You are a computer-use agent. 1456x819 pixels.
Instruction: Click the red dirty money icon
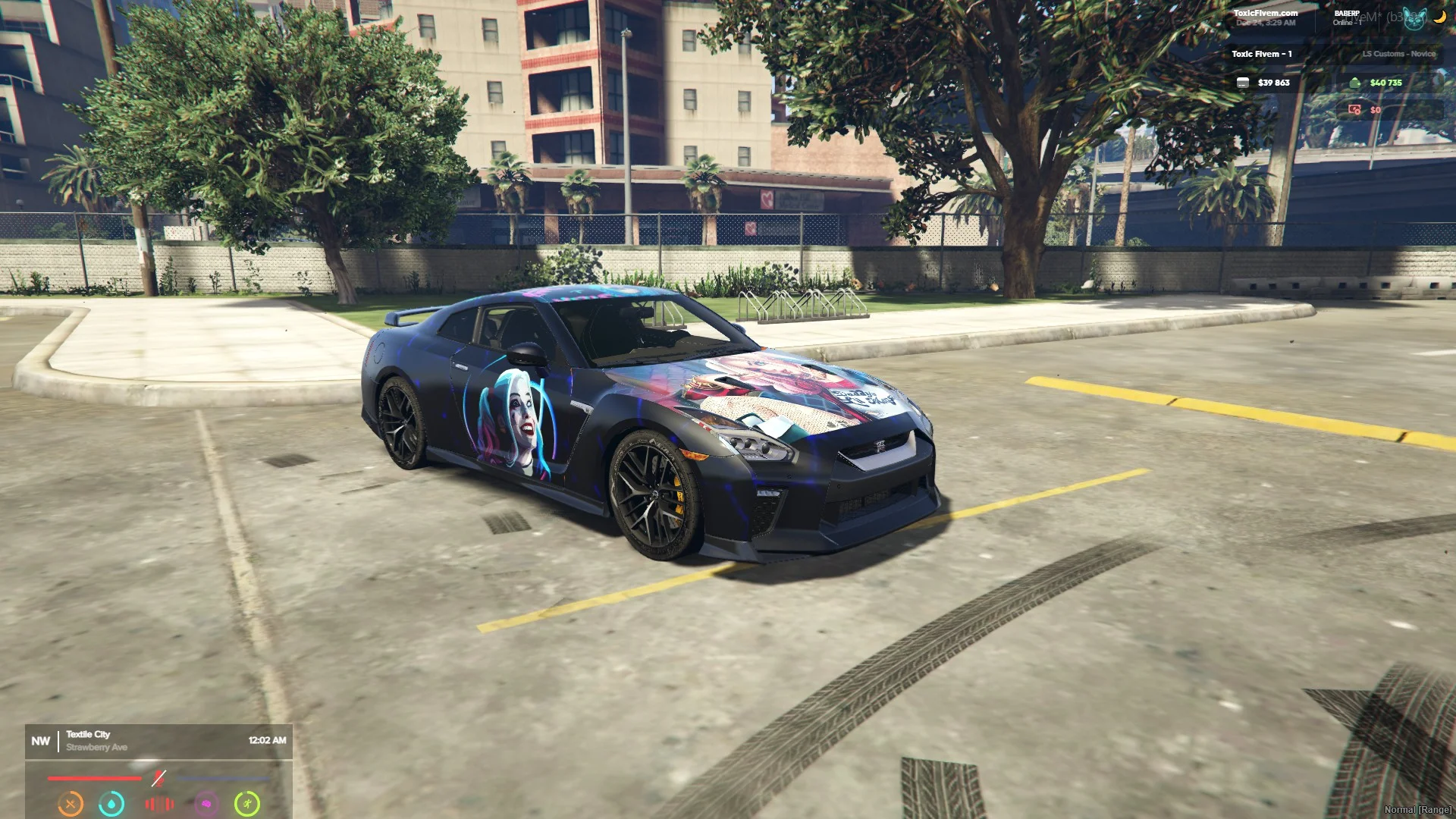pyautogui.click(x=1354, y=110)
